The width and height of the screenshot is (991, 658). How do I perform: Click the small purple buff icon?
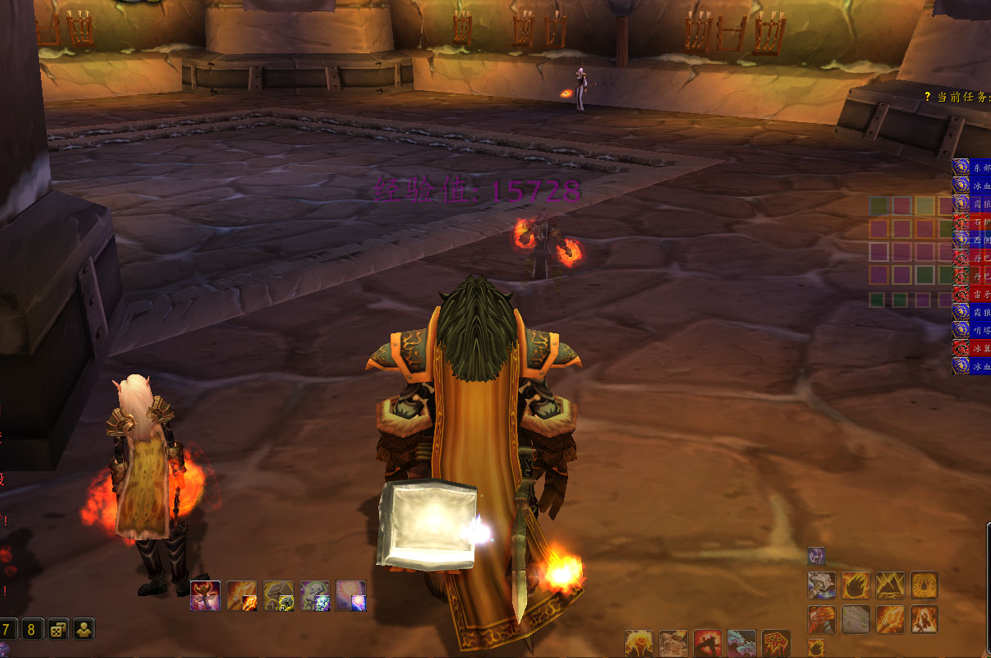[816, 556]
